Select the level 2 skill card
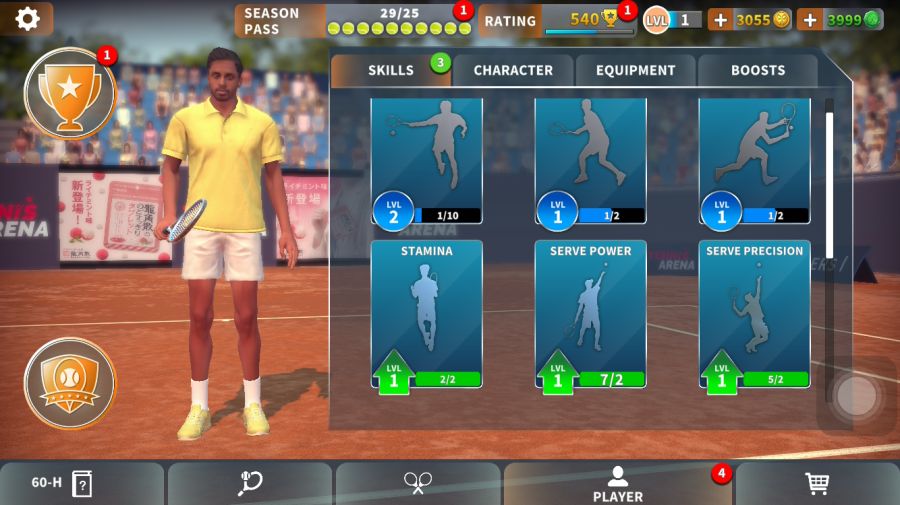This screenshot has width=900, height=505. [x=426, y=160]
